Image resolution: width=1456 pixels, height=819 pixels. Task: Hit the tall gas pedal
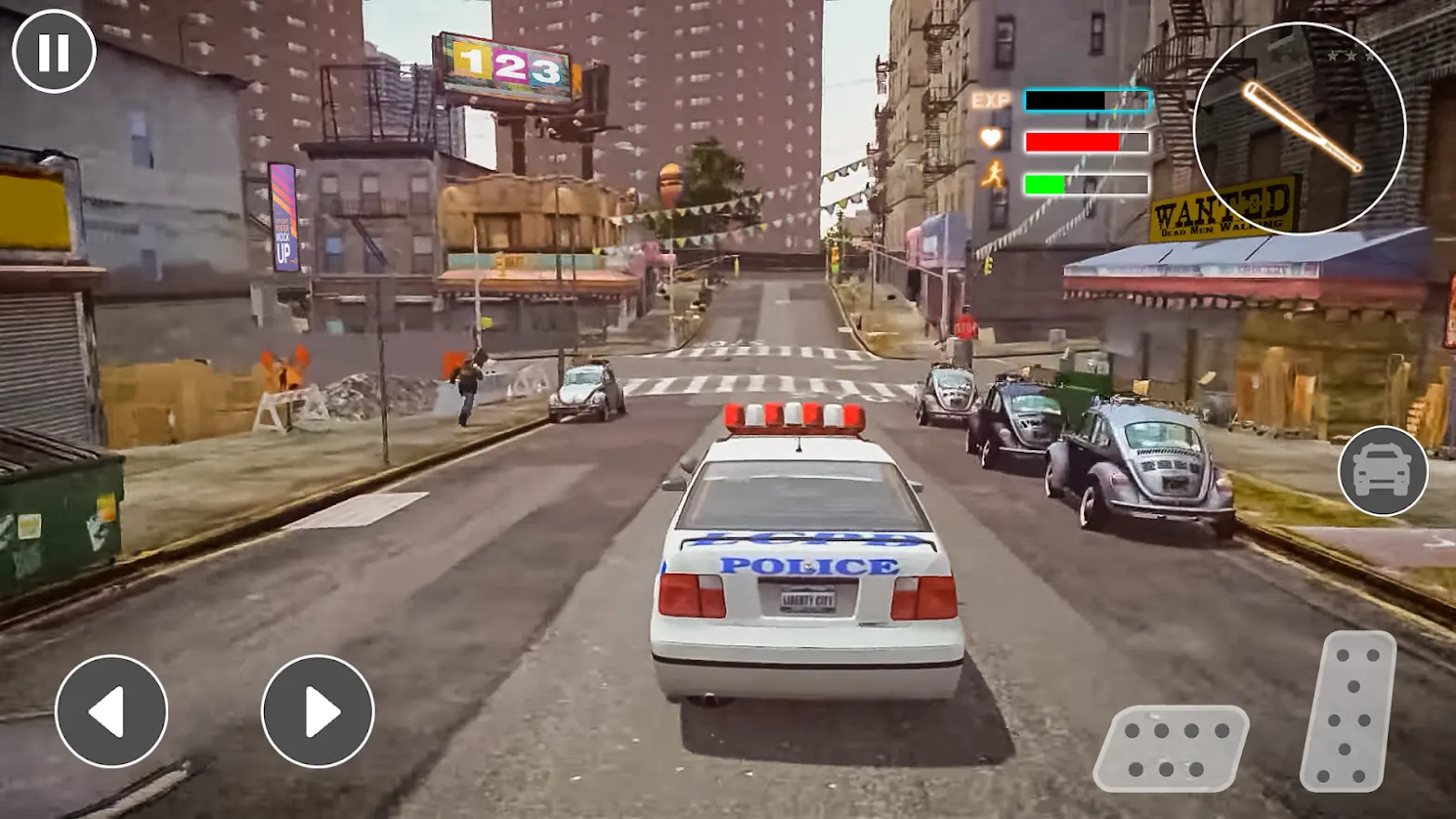click(1348, 711)
